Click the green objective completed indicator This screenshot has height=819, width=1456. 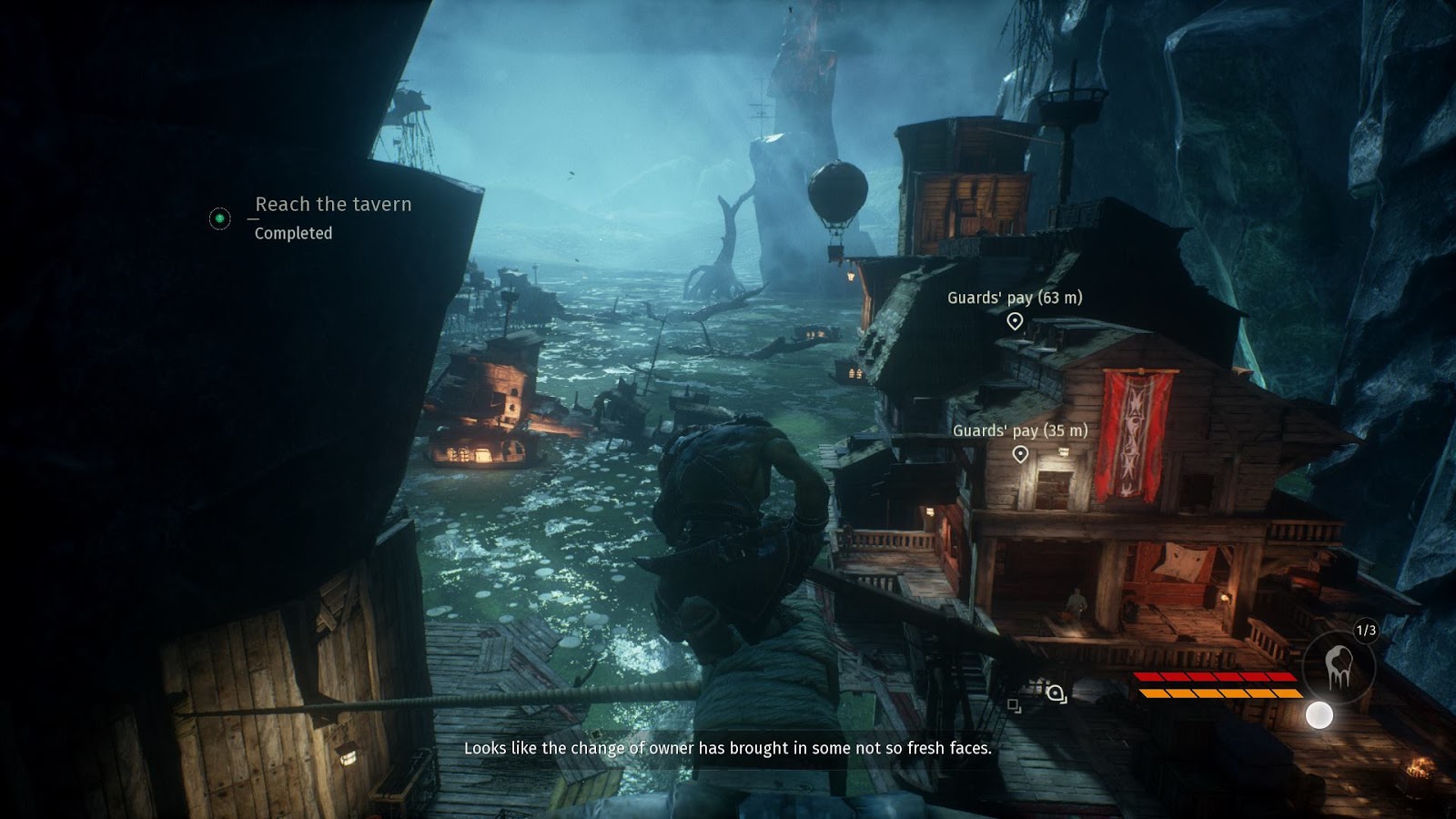(x=219, y=218)
